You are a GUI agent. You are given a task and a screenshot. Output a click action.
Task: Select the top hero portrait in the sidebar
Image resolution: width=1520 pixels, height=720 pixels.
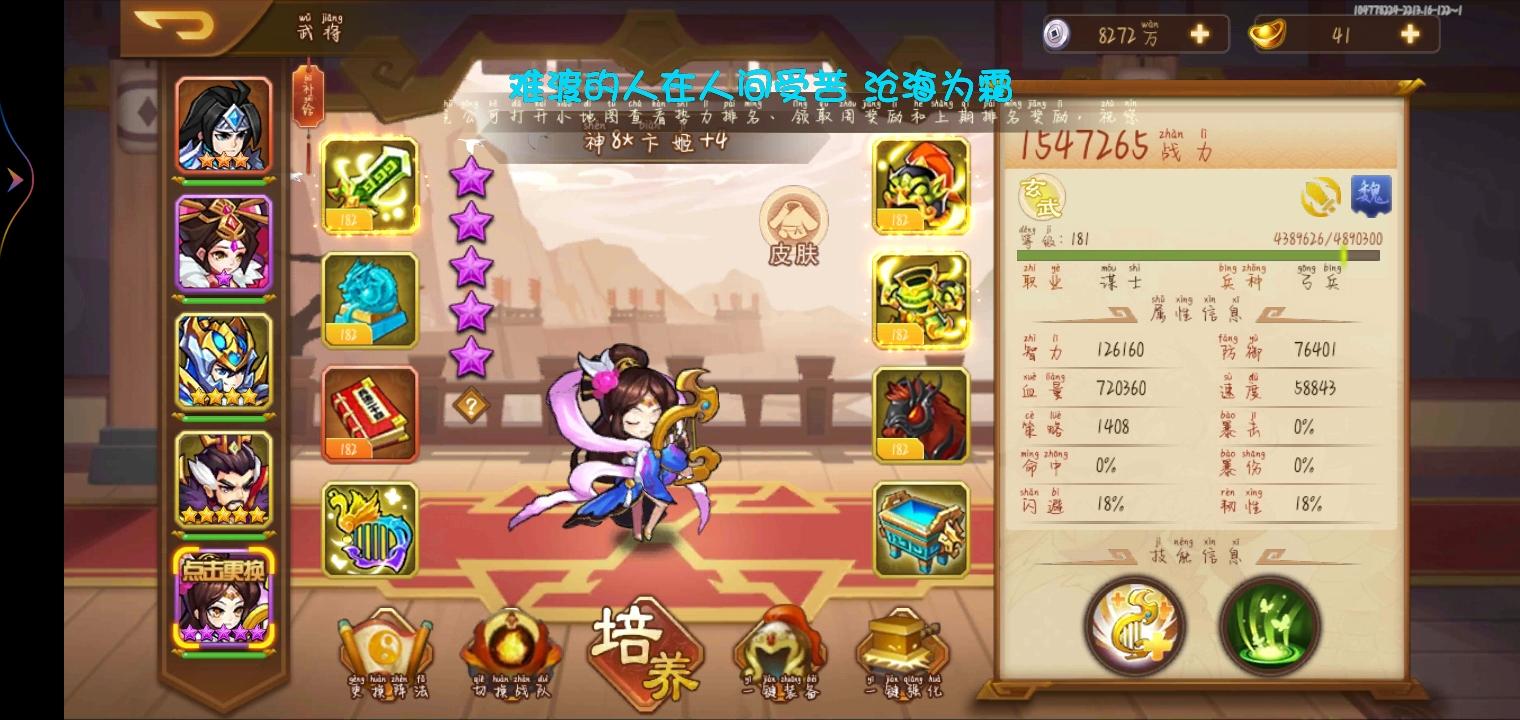pyautogui.click(x=224, y=125)
